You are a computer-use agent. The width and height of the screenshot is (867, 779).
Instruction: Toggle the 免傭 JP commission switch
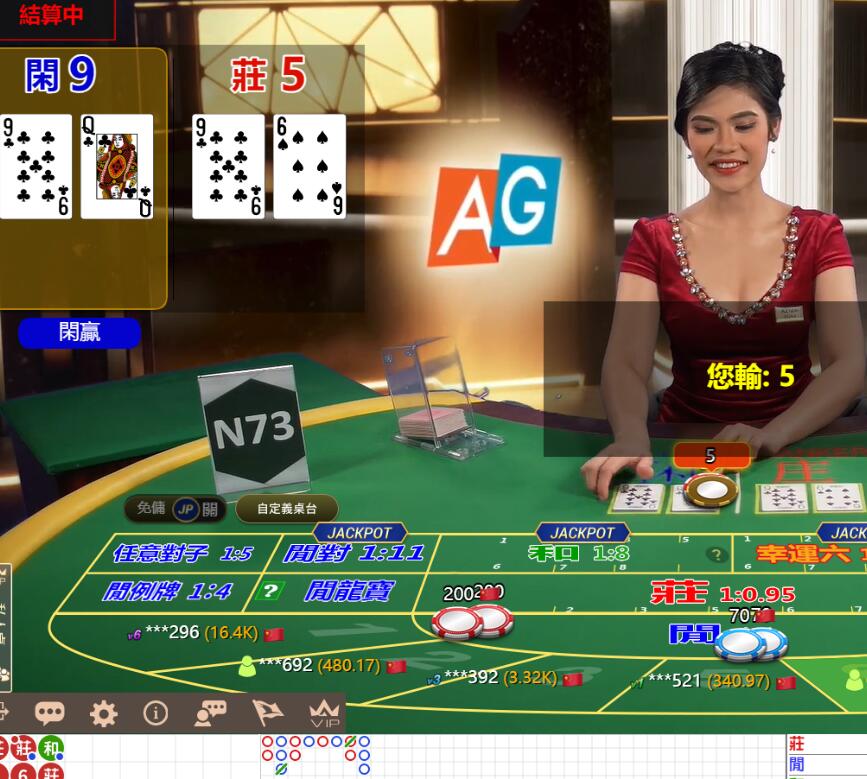[186, 508]
